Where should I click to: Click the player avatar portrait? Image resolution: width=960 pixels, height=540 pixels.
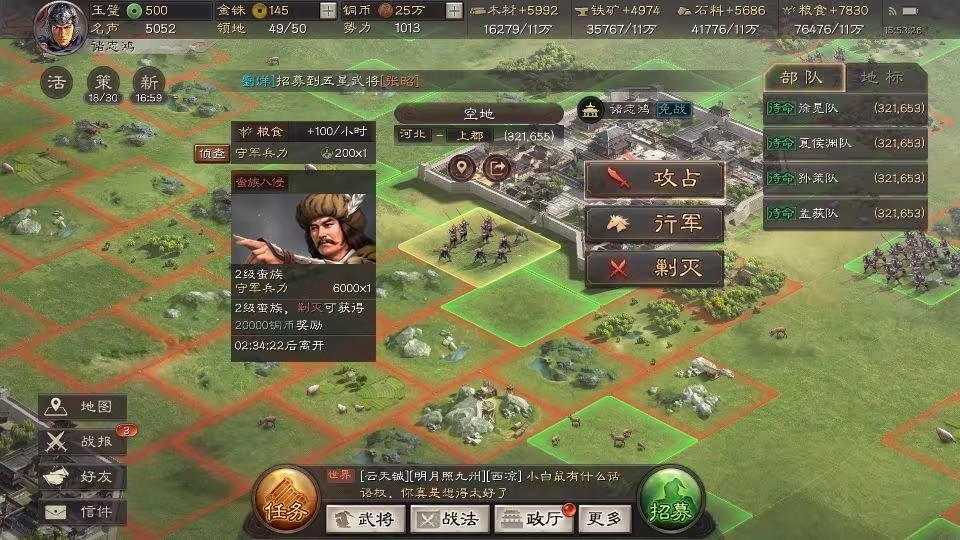(x=60, y=27)
